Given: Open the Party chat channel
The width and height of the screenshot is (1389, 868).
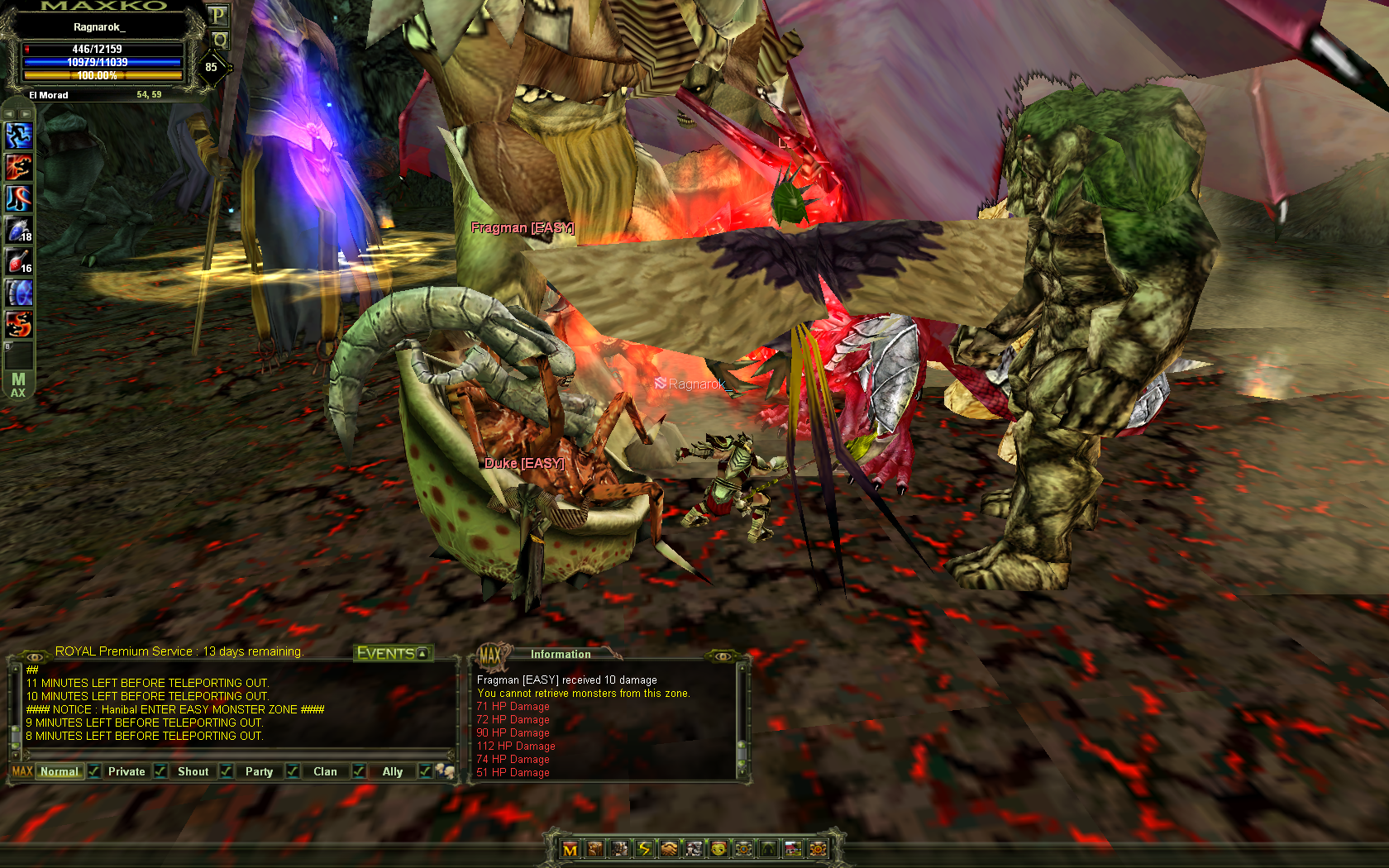Looking at the screenshot, I should (259, 771).
